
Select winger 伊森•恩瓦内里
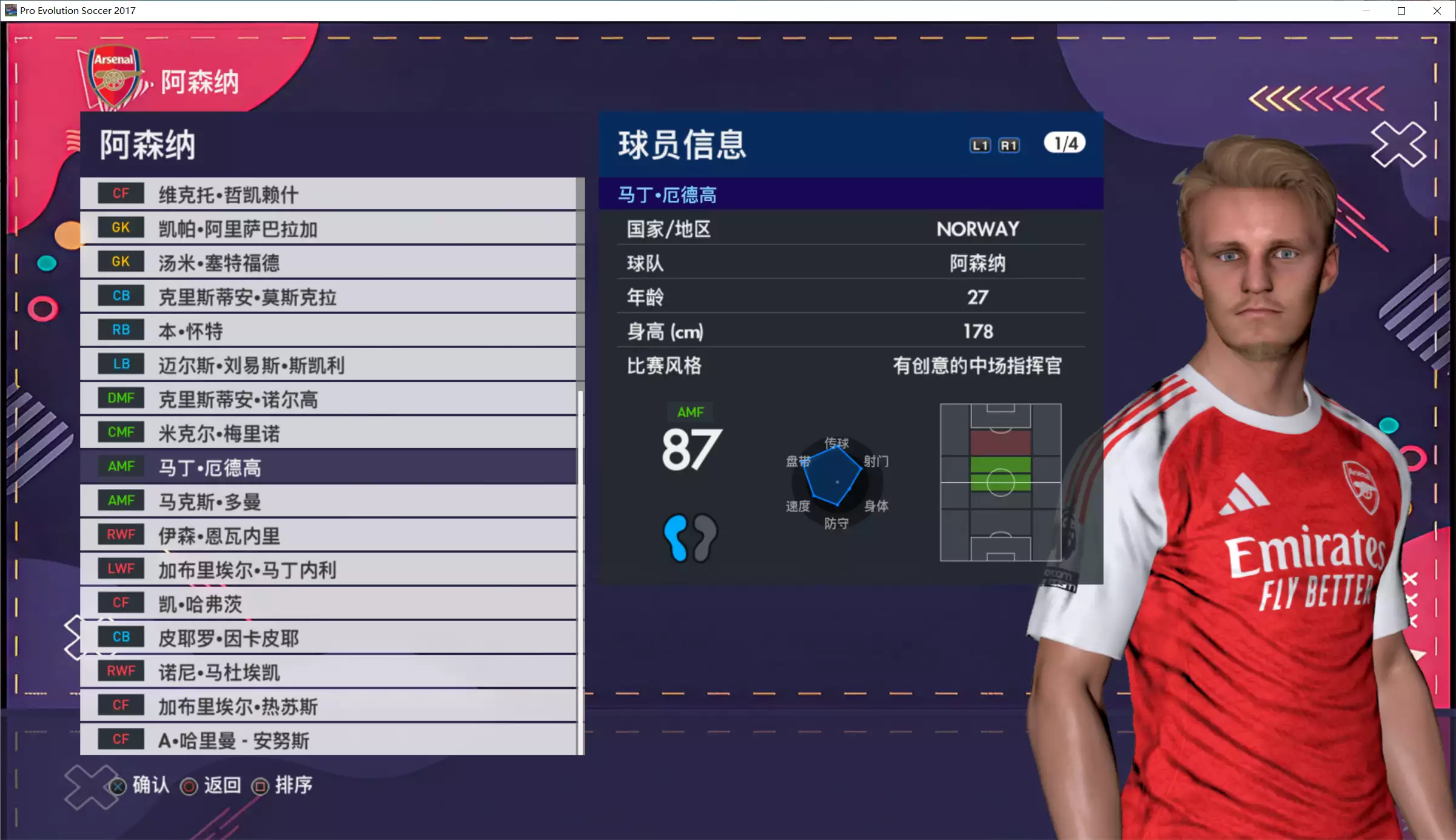click(x=327, y=535)
